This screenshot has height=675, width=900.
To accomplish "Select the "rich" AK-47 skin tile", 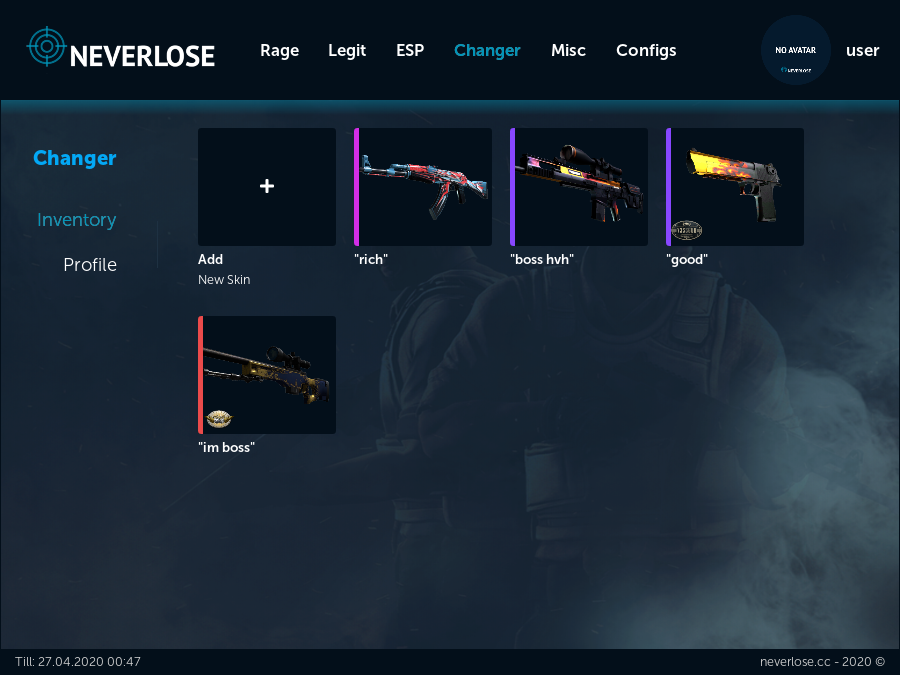I will (x=424, y=187).
